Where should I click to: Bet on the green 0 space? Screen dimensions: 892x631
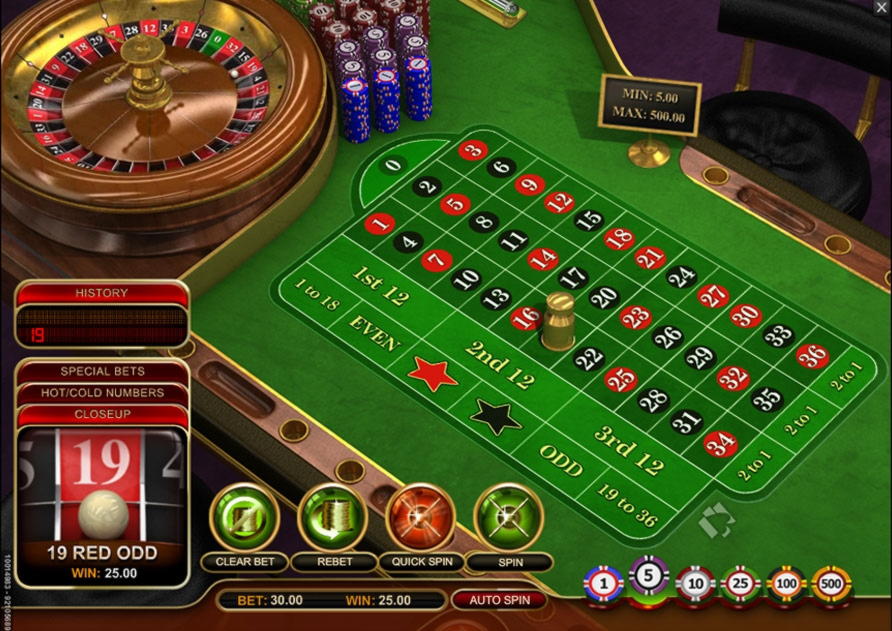pyautogui.click(x=393, y=165)
